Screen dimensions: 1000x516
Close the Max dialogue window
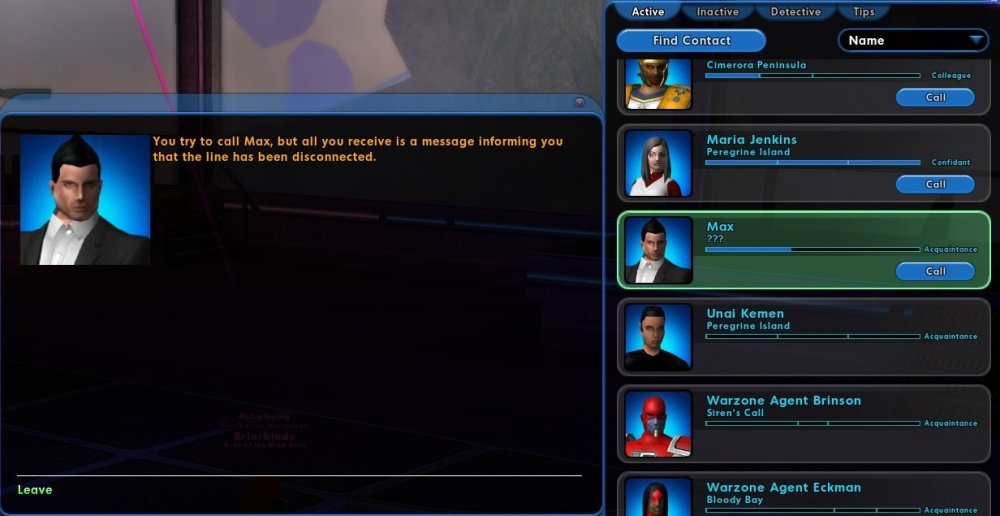coord(579,102)
